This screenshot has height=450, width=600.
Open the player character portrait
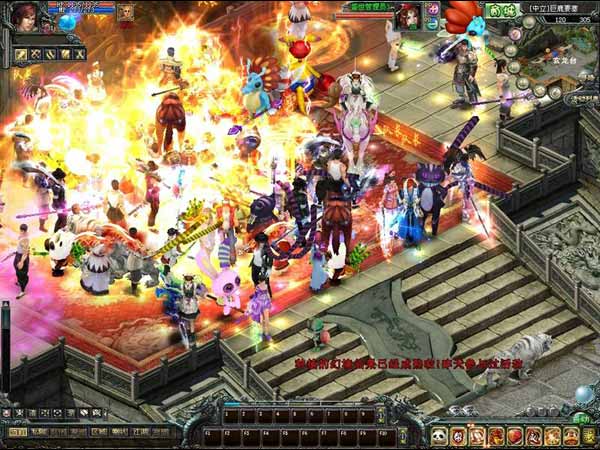click(x=24, y=17)
